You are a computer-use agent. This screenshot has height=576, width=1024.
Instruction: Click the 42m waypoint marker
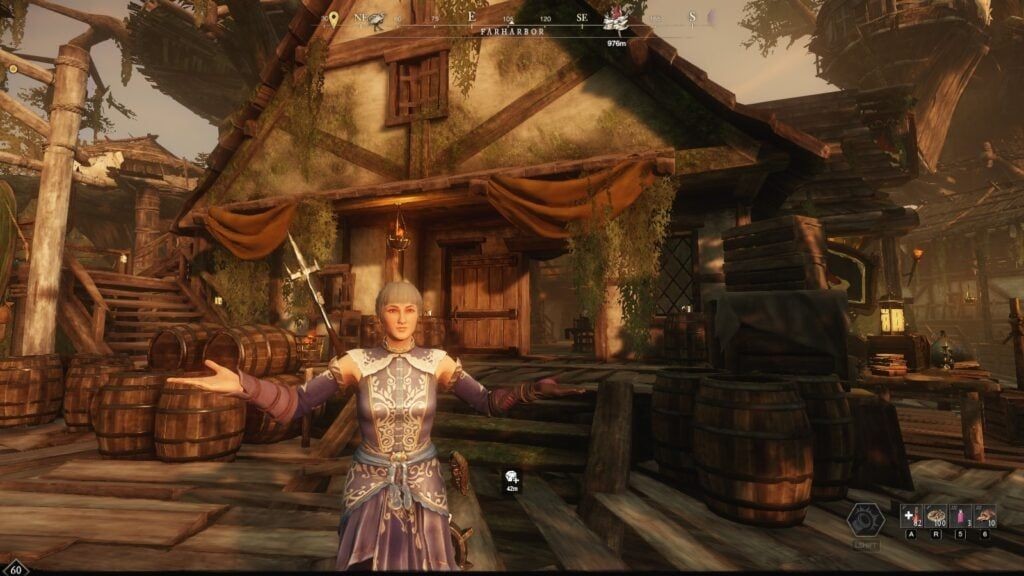pyautogui.click(x=512, y=479)
